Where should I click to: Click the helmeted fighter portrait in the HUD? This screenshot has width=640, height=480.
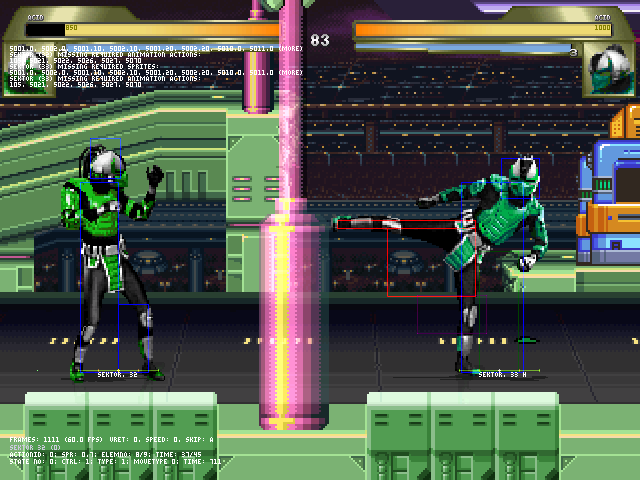click(x=607, y=69)
